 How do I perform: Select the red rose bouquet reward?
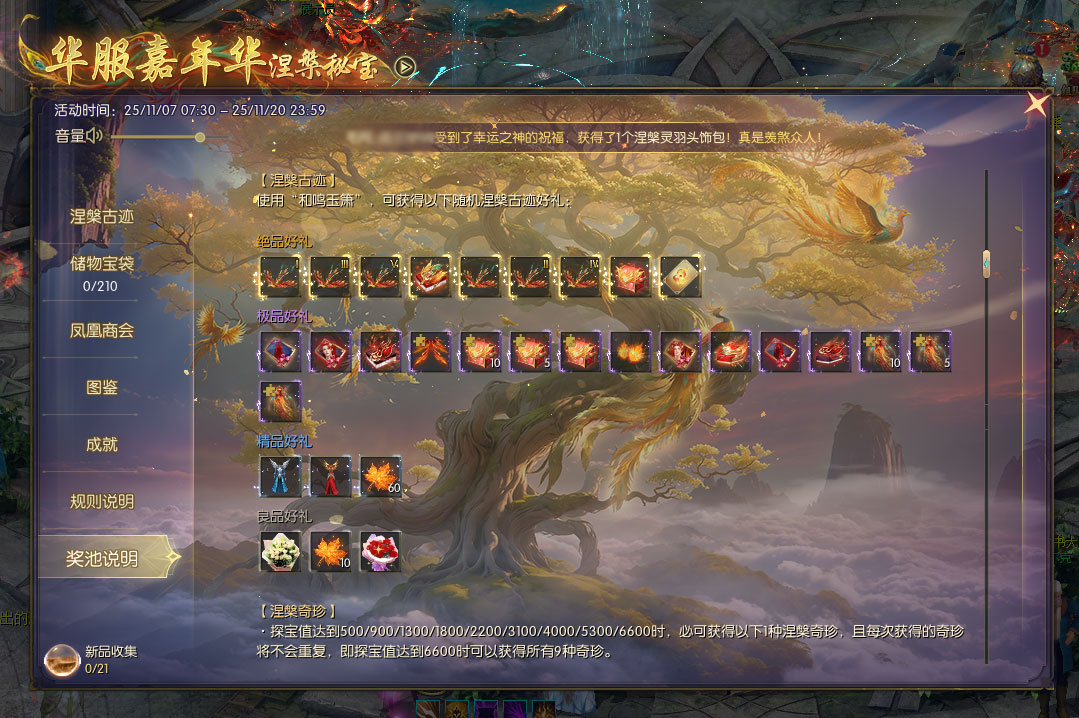(x=380, y=551)
